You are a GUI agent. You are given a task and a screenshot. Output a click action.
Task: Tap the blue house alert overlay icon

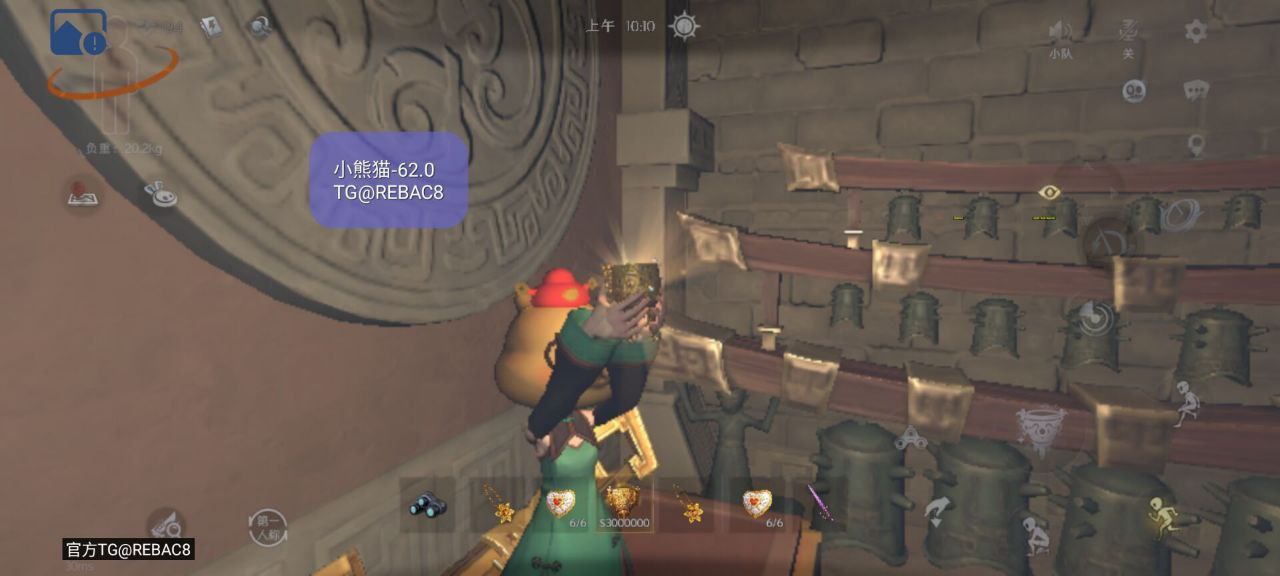(x=78, y=33)
